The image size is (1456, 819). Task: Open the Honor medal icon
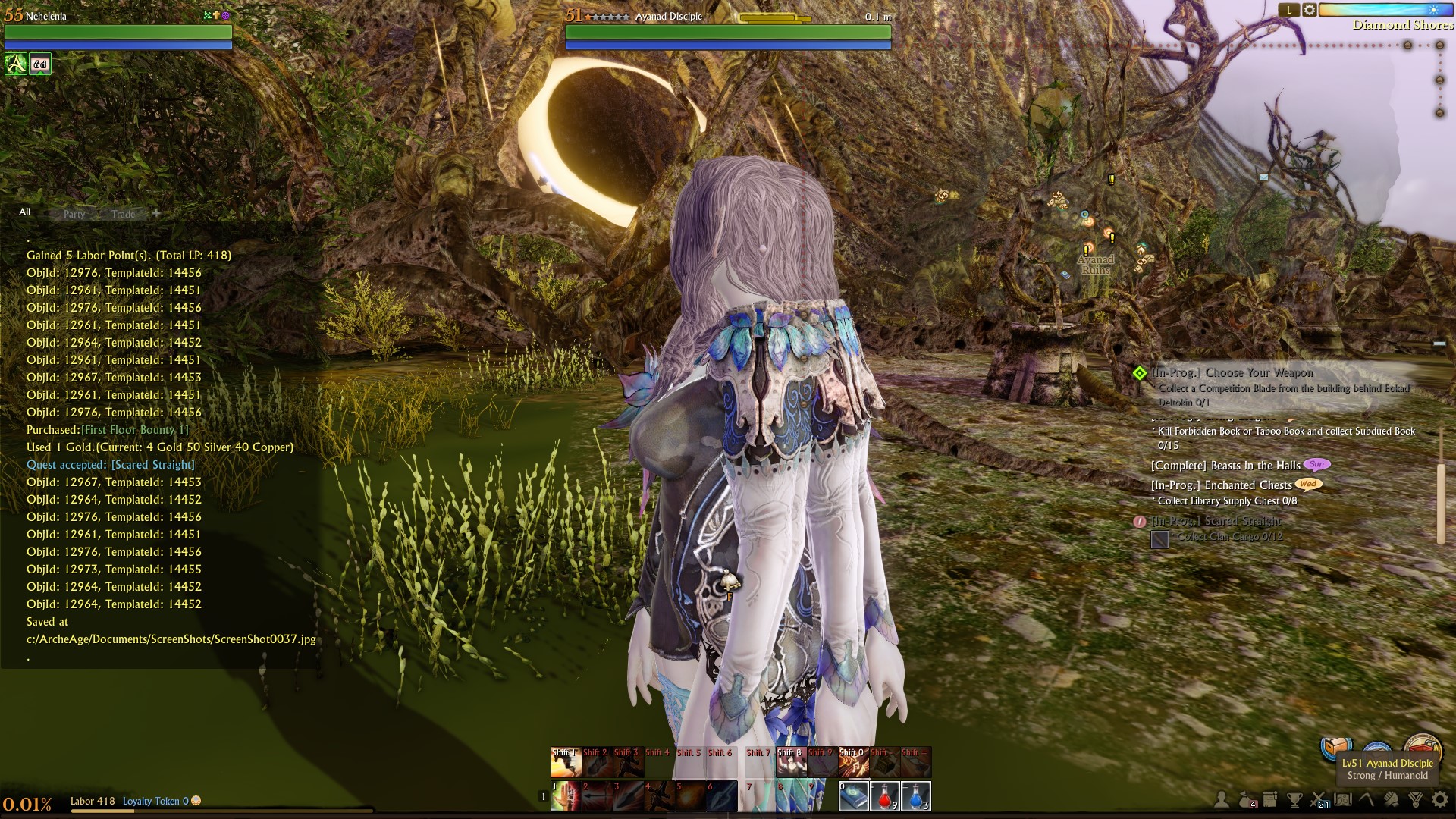1414,799
